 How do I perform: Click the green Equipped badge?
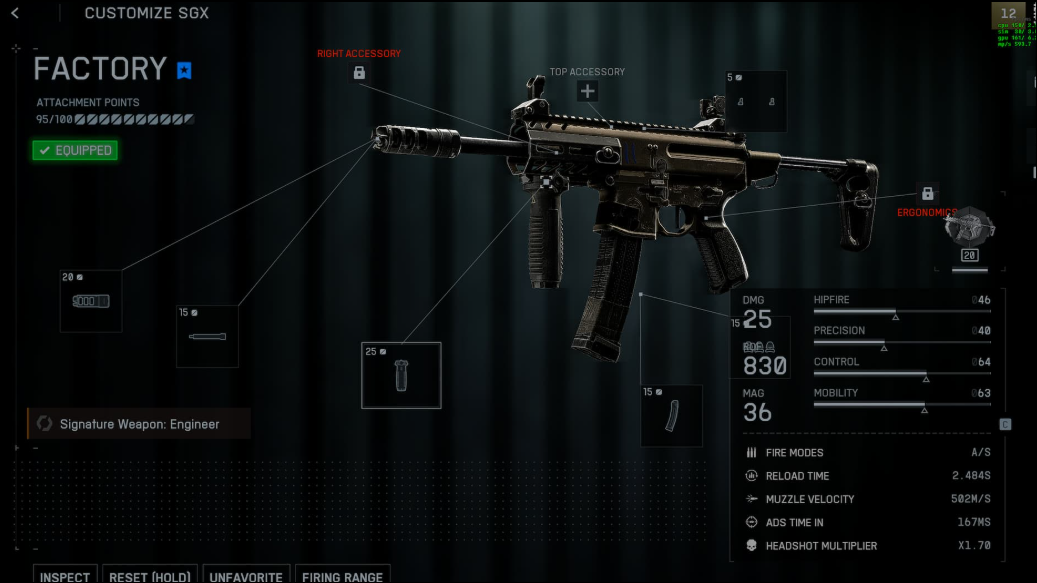pyautogui.click(x=74, y=150)
